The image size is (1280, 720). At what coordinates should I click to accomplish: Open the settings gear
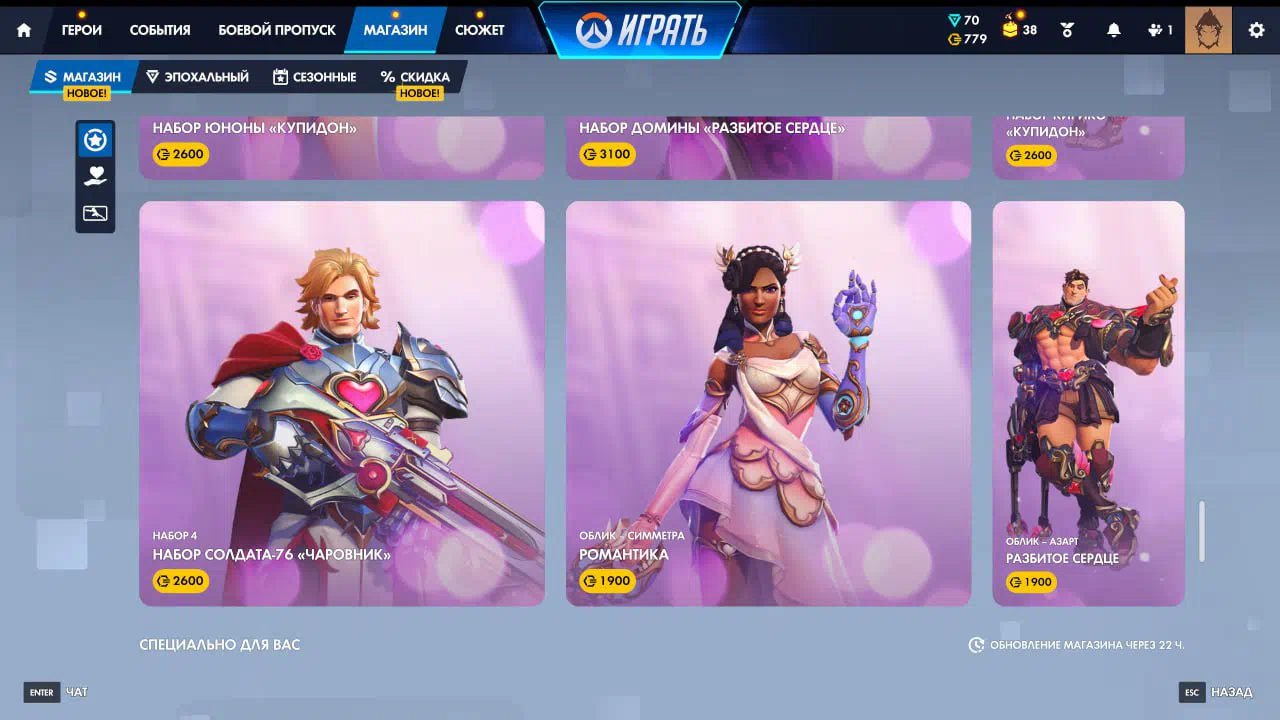(x=1256, y=30)
